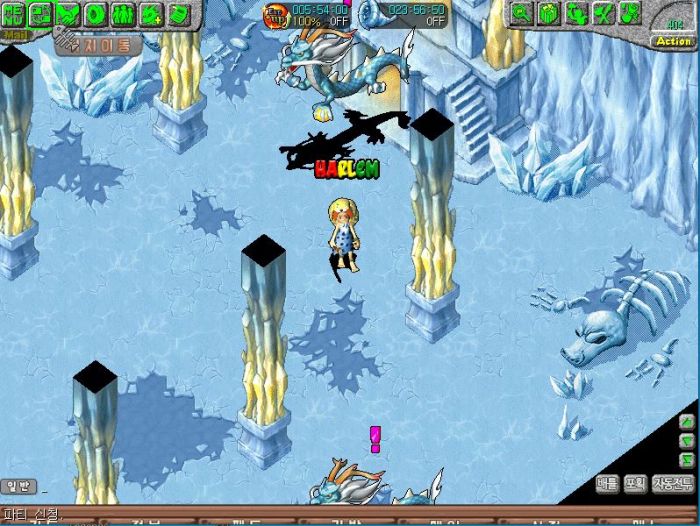This screenshot has height=526, width=700.
Task: Click the pet-add icon with plus
Action: pyautogui.click(x=151, y=14)
